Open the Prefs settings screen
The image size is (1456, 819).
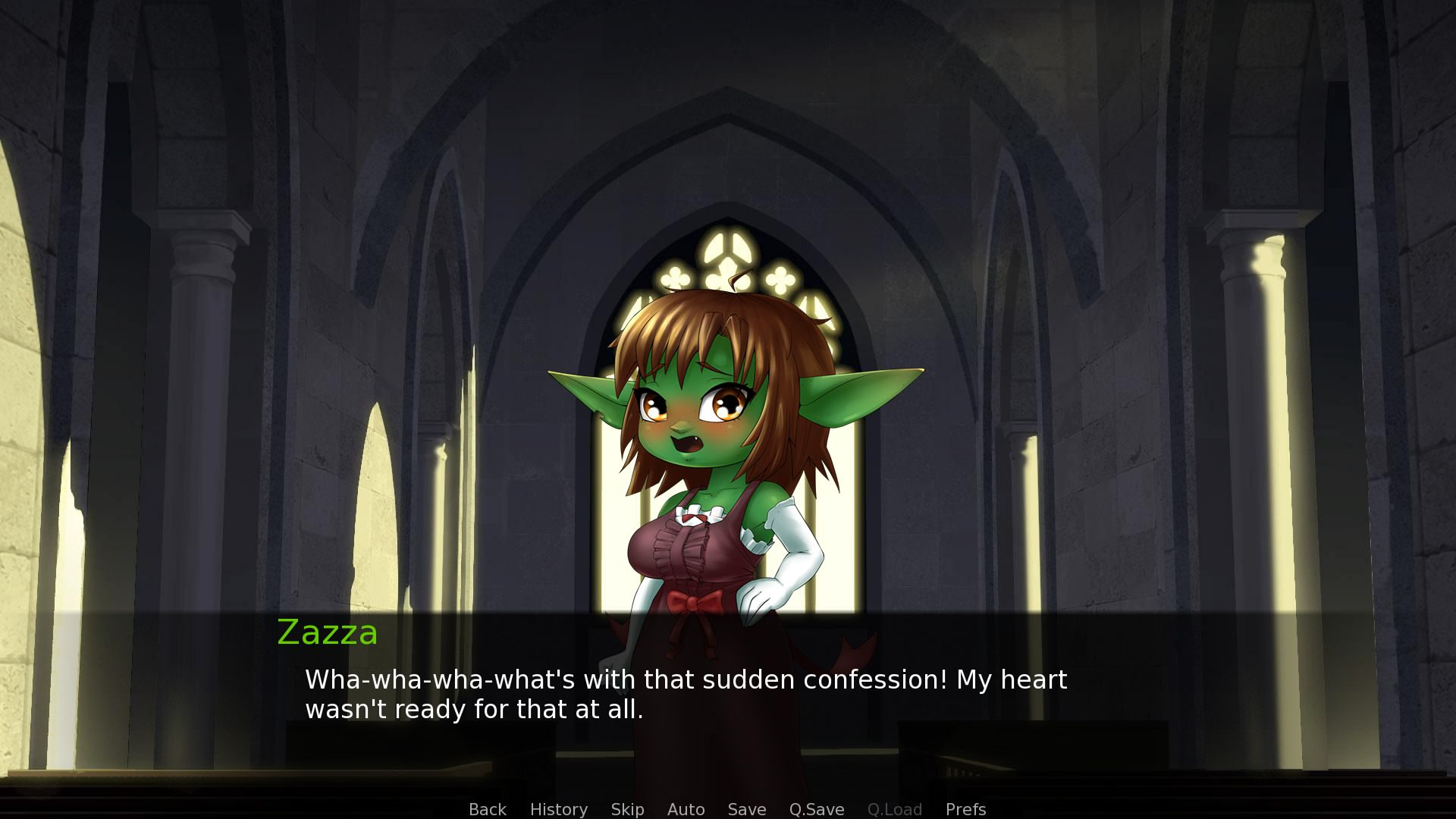click(x=965, y=809)
